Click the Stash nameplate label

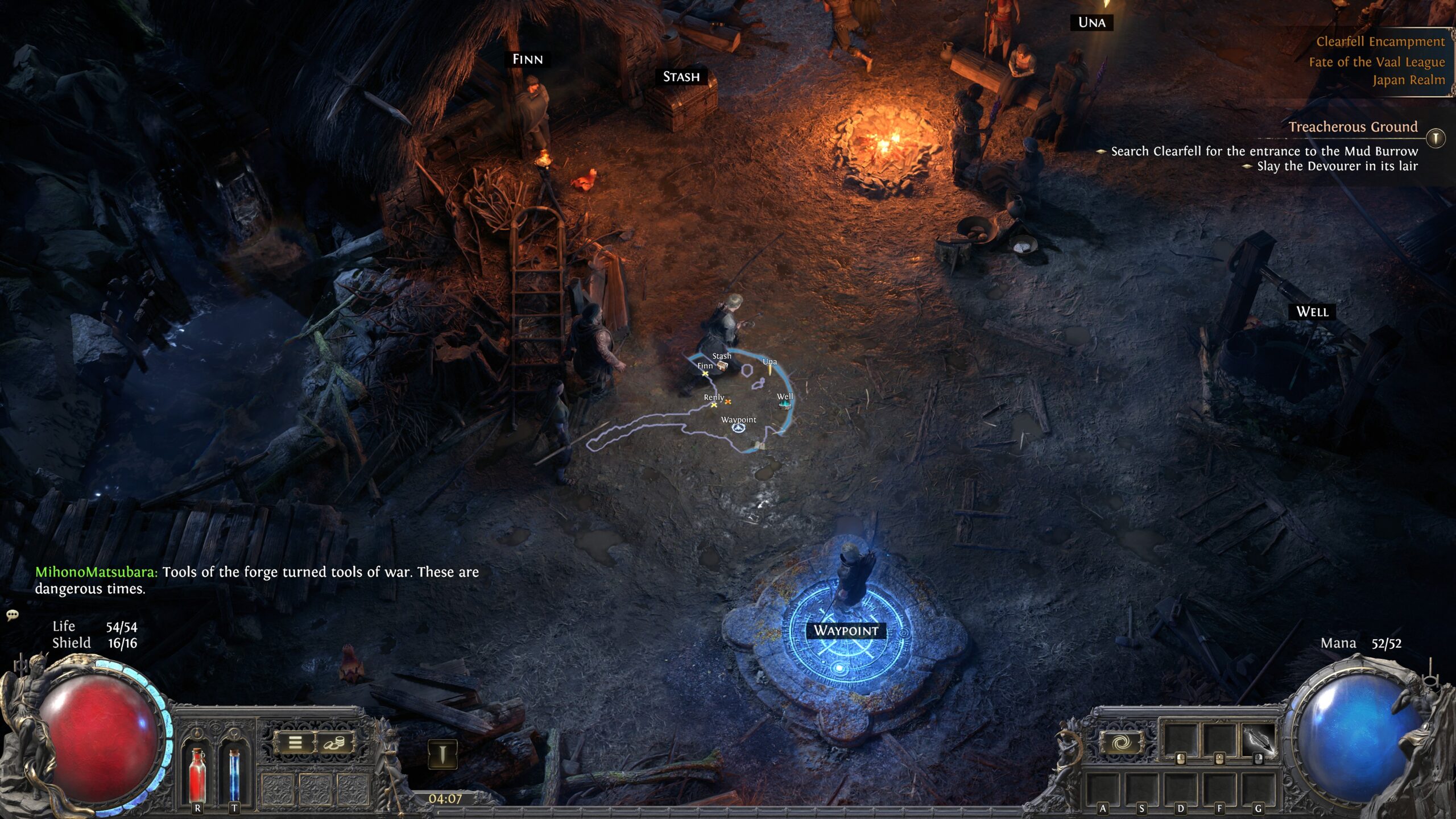pos(681,77)
